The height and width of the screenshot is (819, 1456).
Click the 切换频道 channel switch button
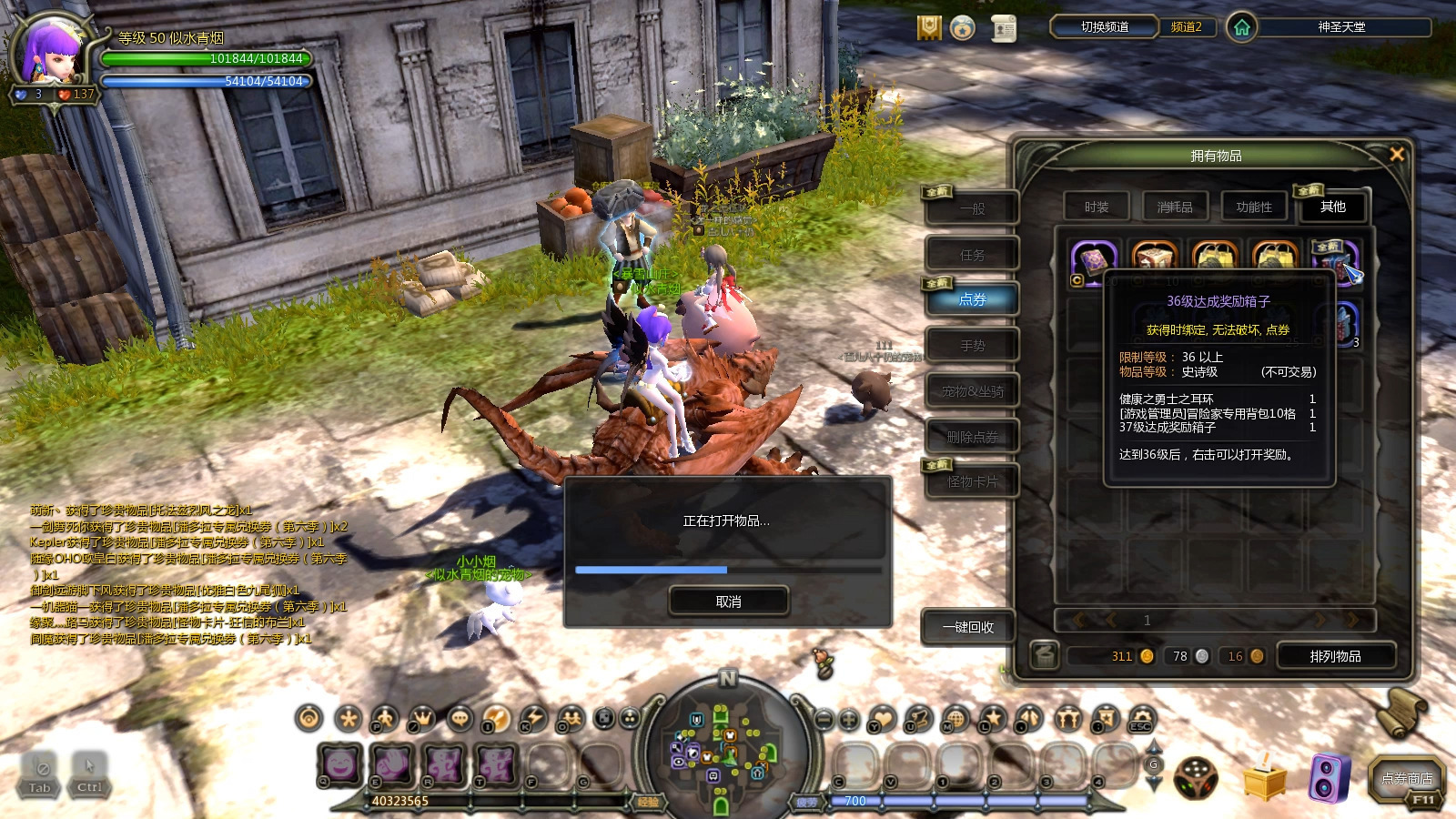[1104, 27]
